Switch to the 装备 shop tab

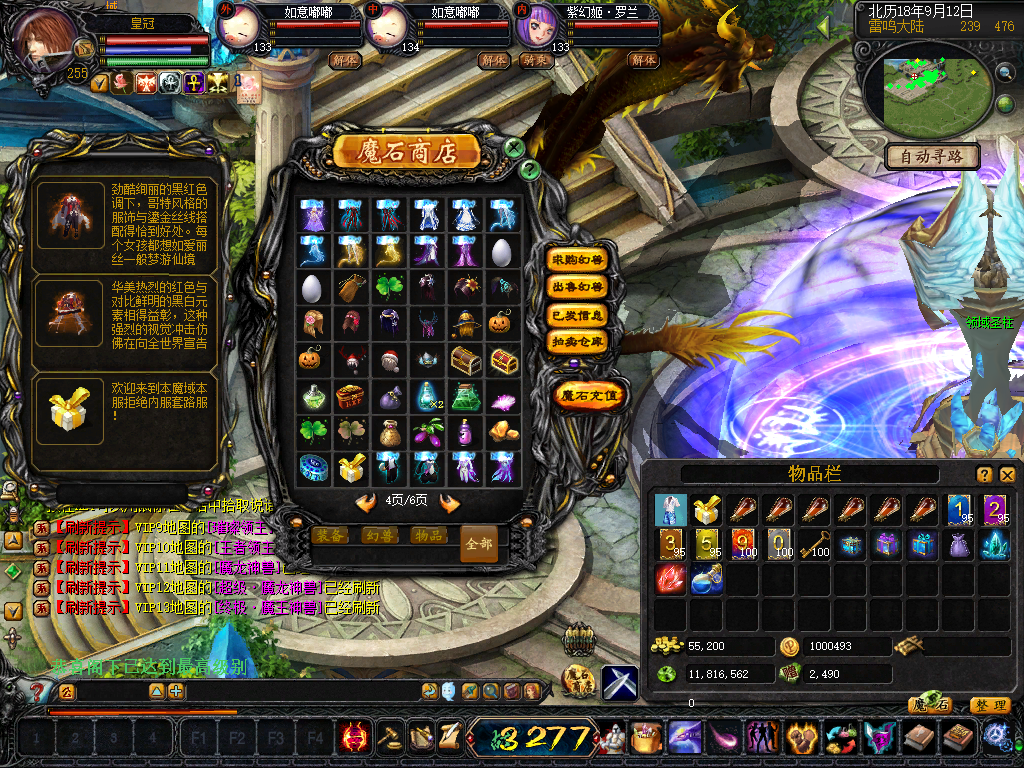pyautogui.click(x=330, y=535)
